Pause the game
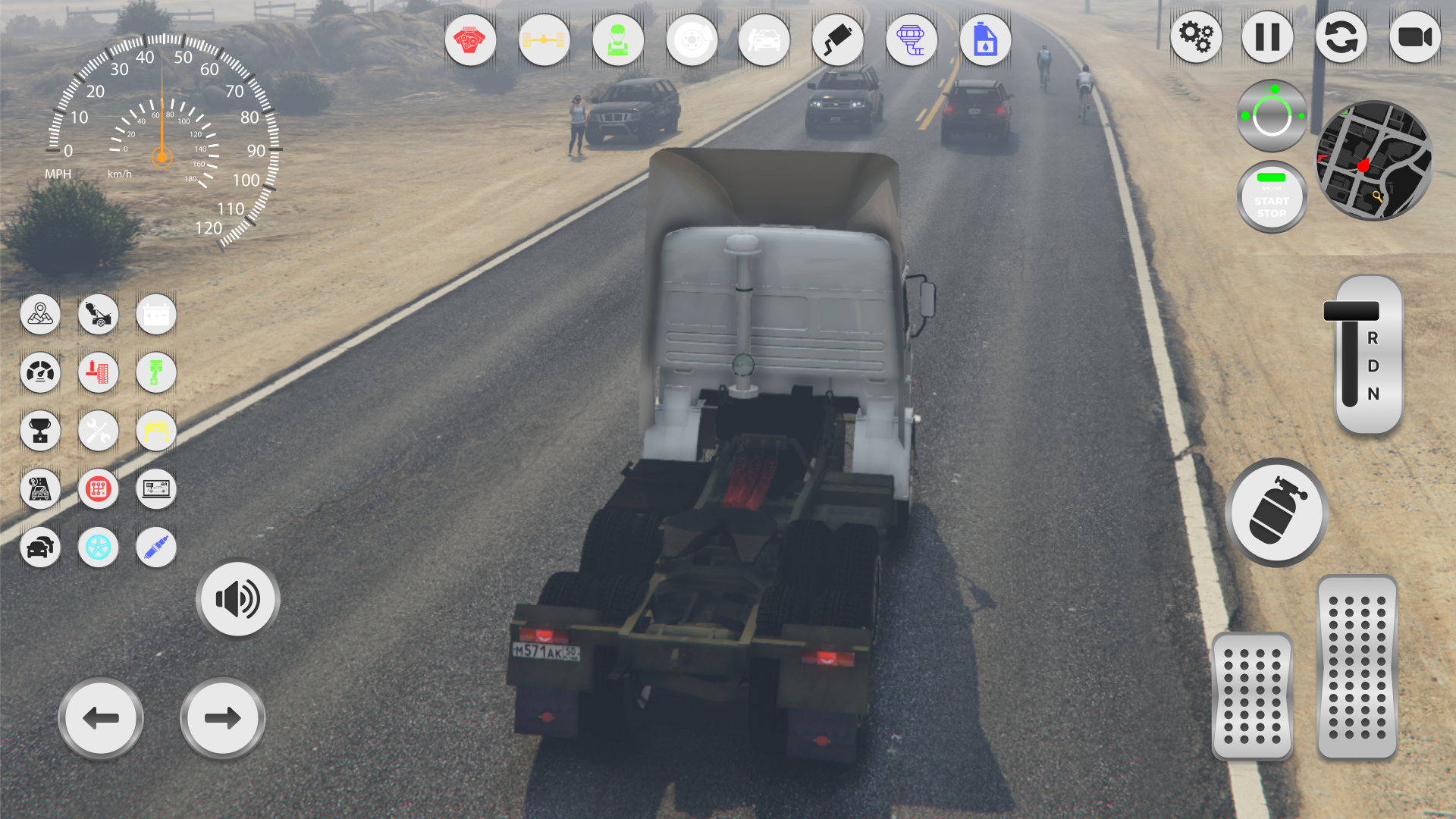This screenshot has height=819, width=1456. [x=1266, y=36]
